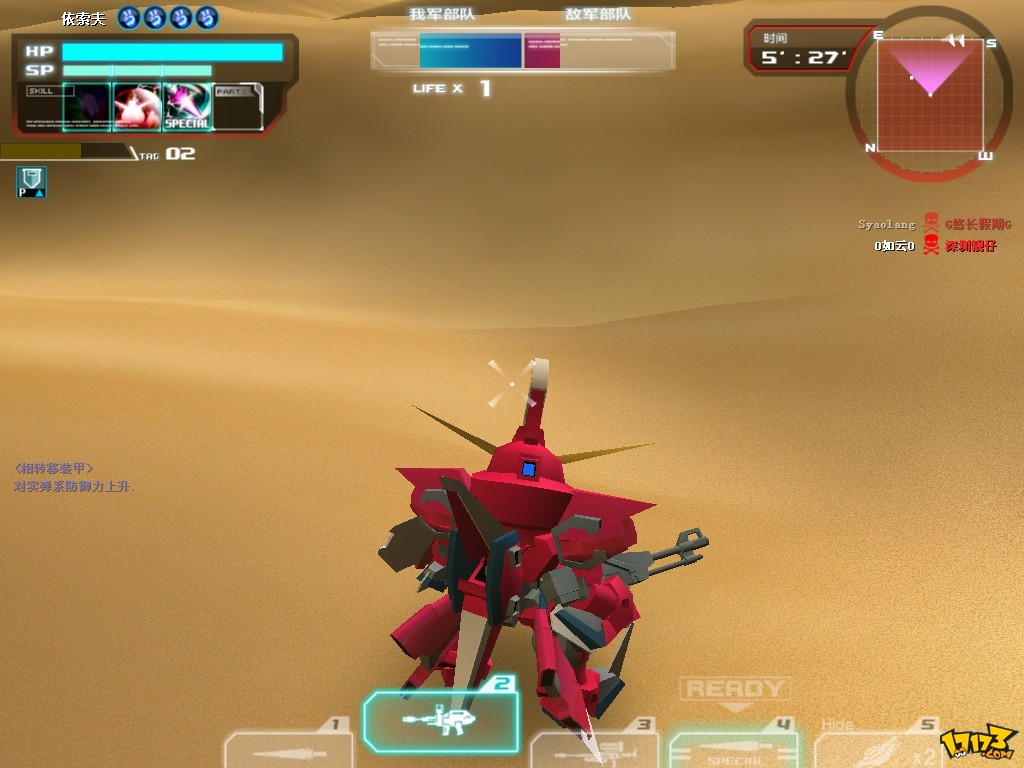Activate weapon slot 4 SPECIAL attack
1024x768 pixels.
click(733, 750)
